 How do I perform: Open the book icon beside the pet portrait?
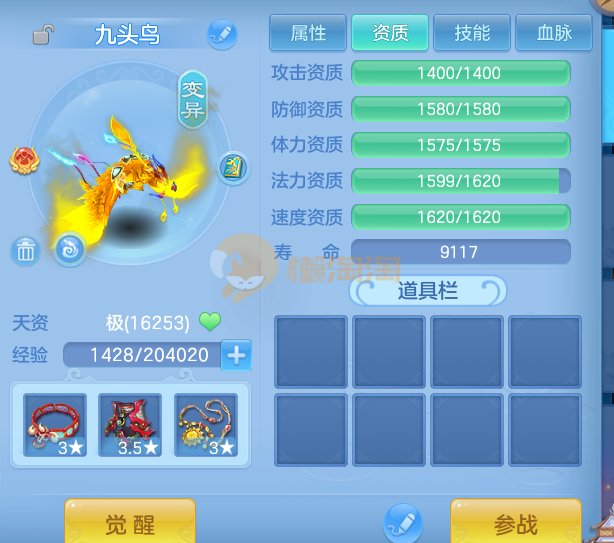click(x=232, y=165)
